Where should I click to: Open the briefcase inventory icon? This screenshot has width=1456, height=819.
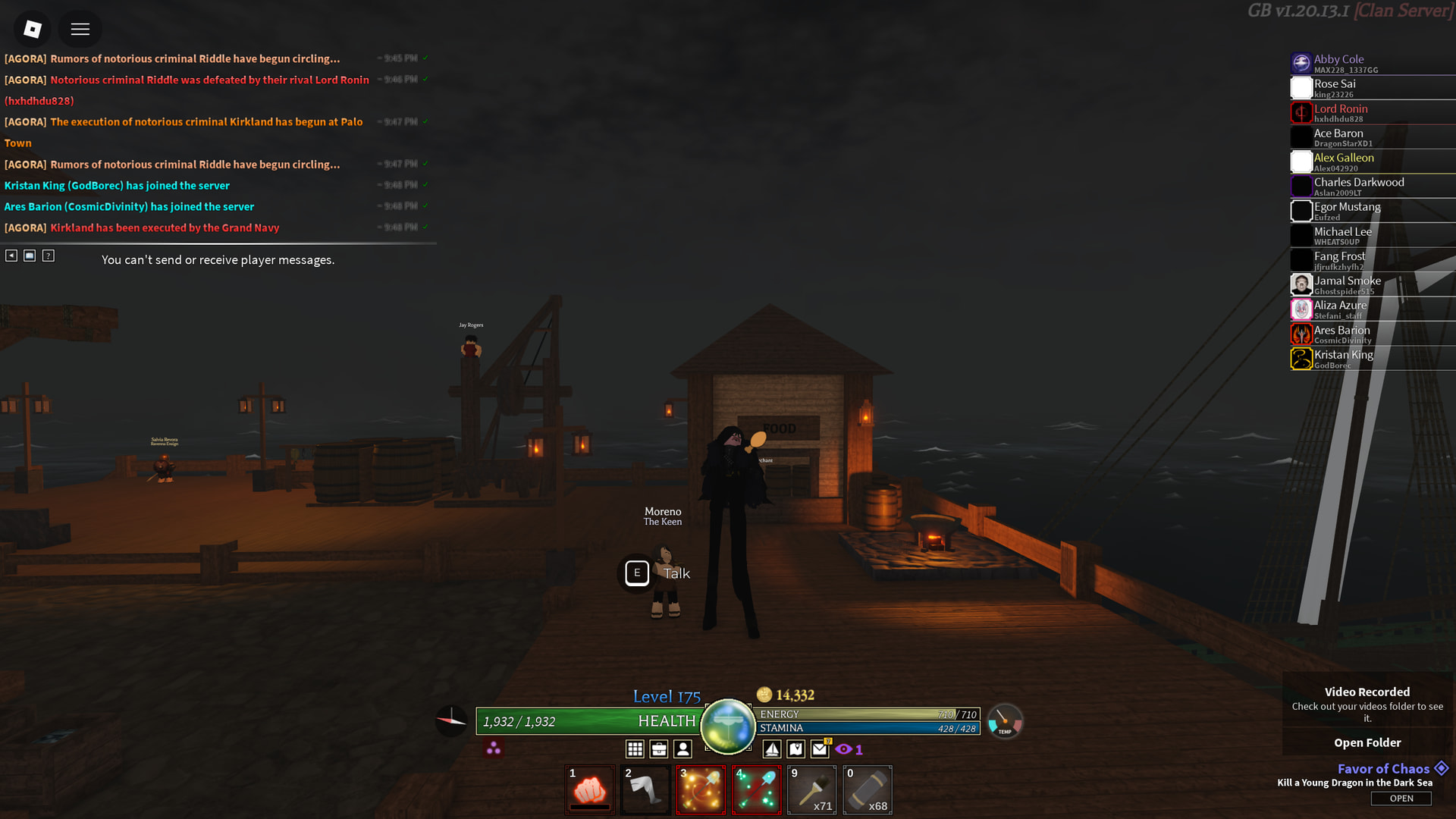point(659,749)
